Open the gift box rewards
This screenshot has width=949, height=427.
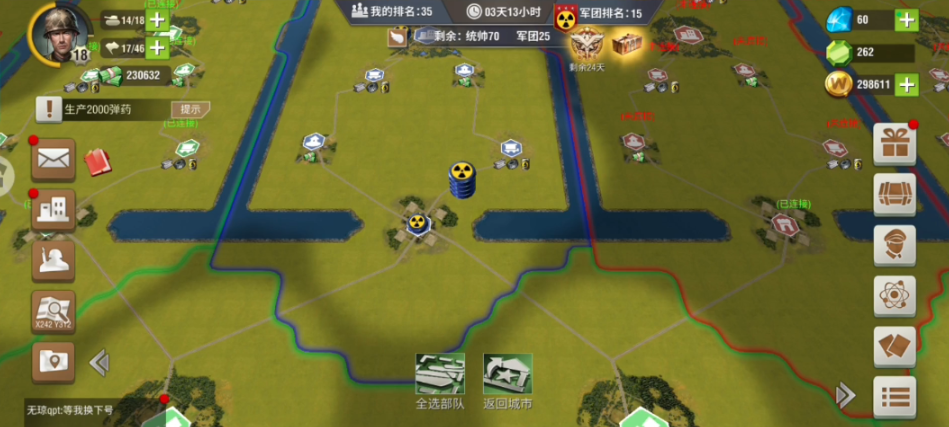click(x=894, y=144)
